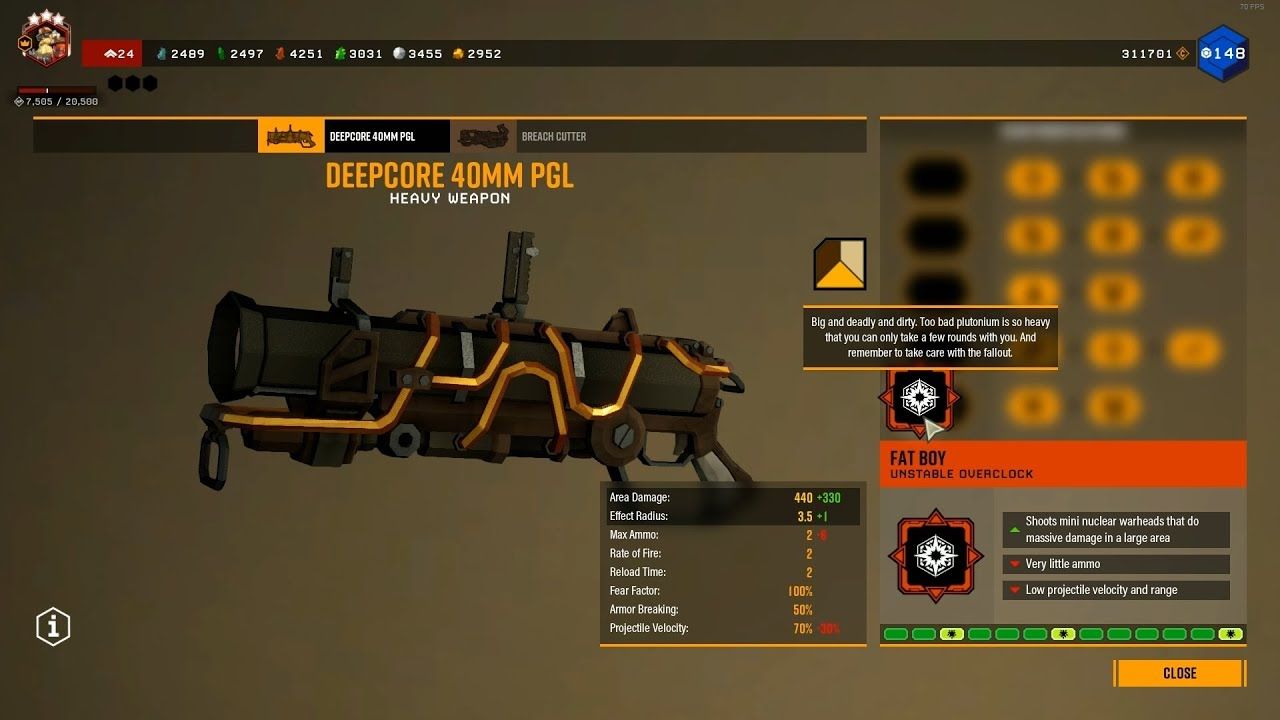Image resolution: width=1280 pixels, height=720 pixels.
Task: Activate the bottom overclock slot on the left column
Action: (x=919, y=399)
